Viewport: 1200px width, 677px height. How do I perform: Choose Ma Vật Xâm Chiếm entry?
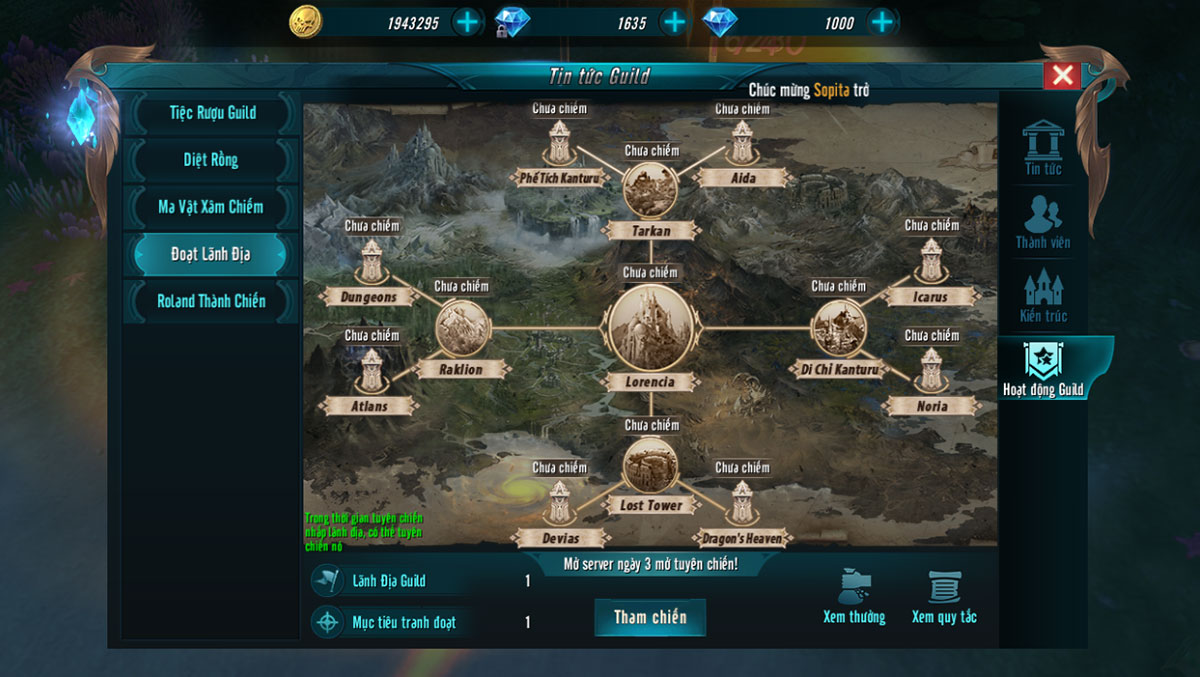pos(211,207)
